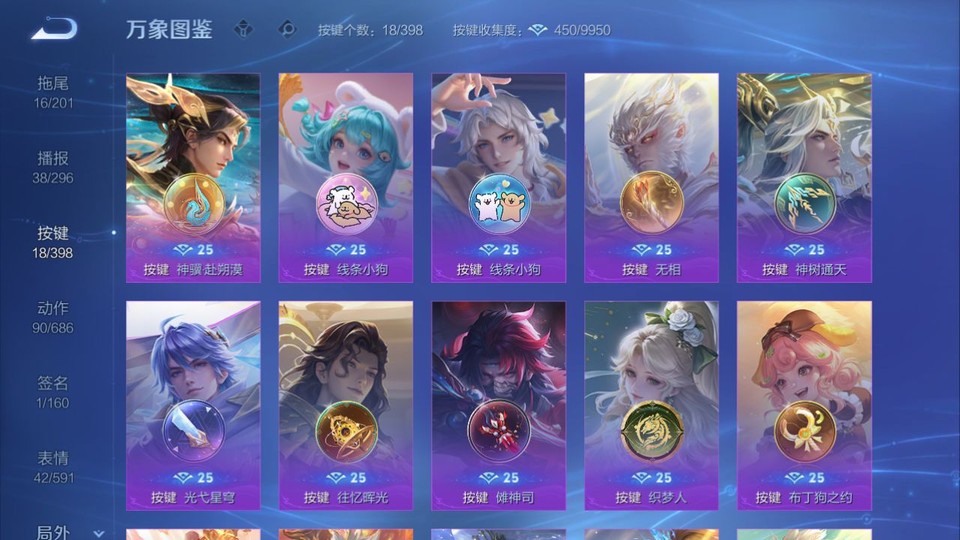Select 线条小狗 card with teal-haired girl
960x540 pixels.
coord(346,178)
